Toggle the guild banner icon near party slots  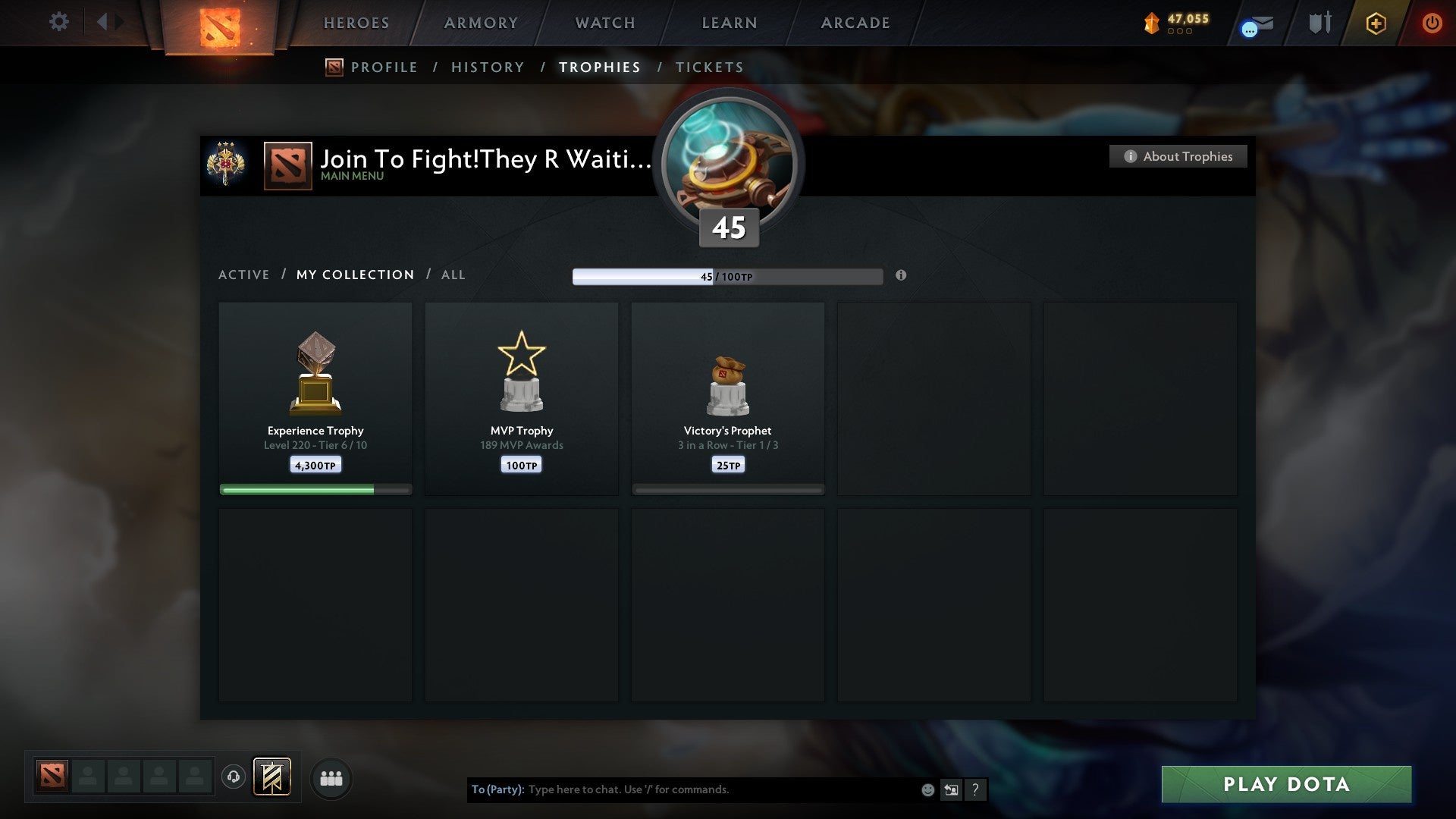click(x=271, y=777)
